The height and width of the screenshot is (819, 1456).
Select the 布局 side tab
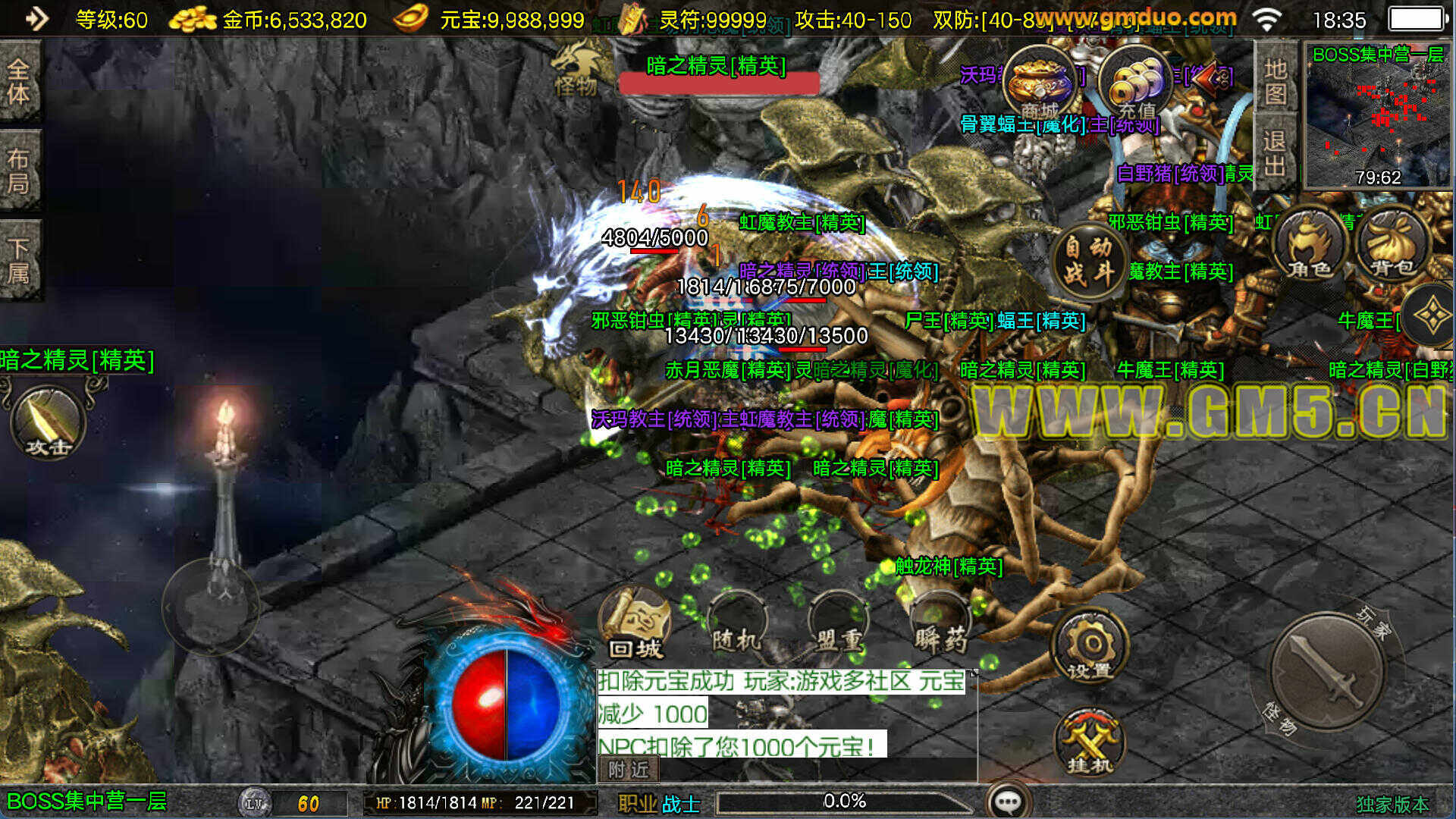(x=20, y=171)
